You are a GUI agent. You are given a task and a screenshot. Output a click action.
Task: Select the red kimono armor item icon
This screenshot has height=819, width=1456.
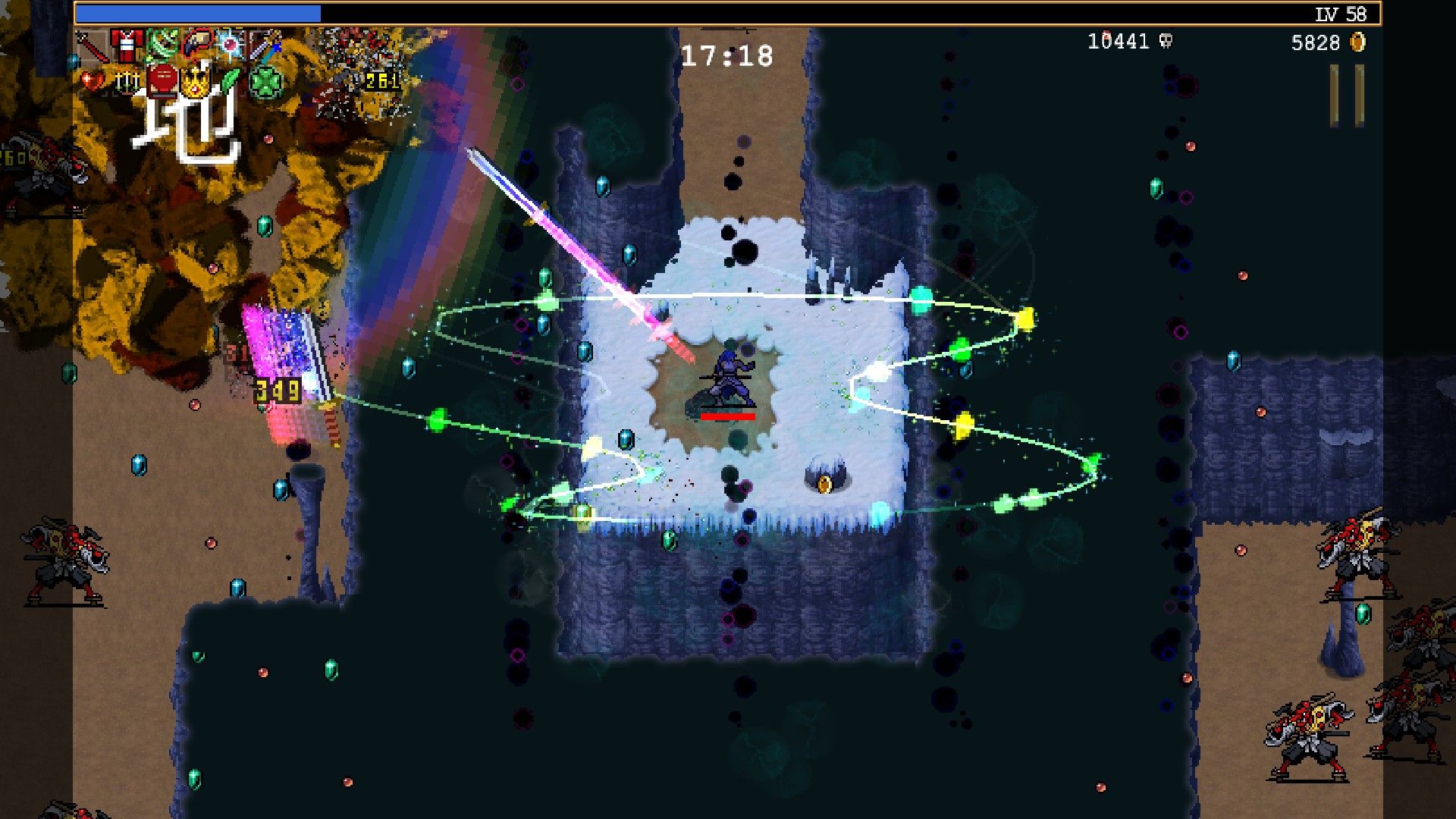[127, 45]
